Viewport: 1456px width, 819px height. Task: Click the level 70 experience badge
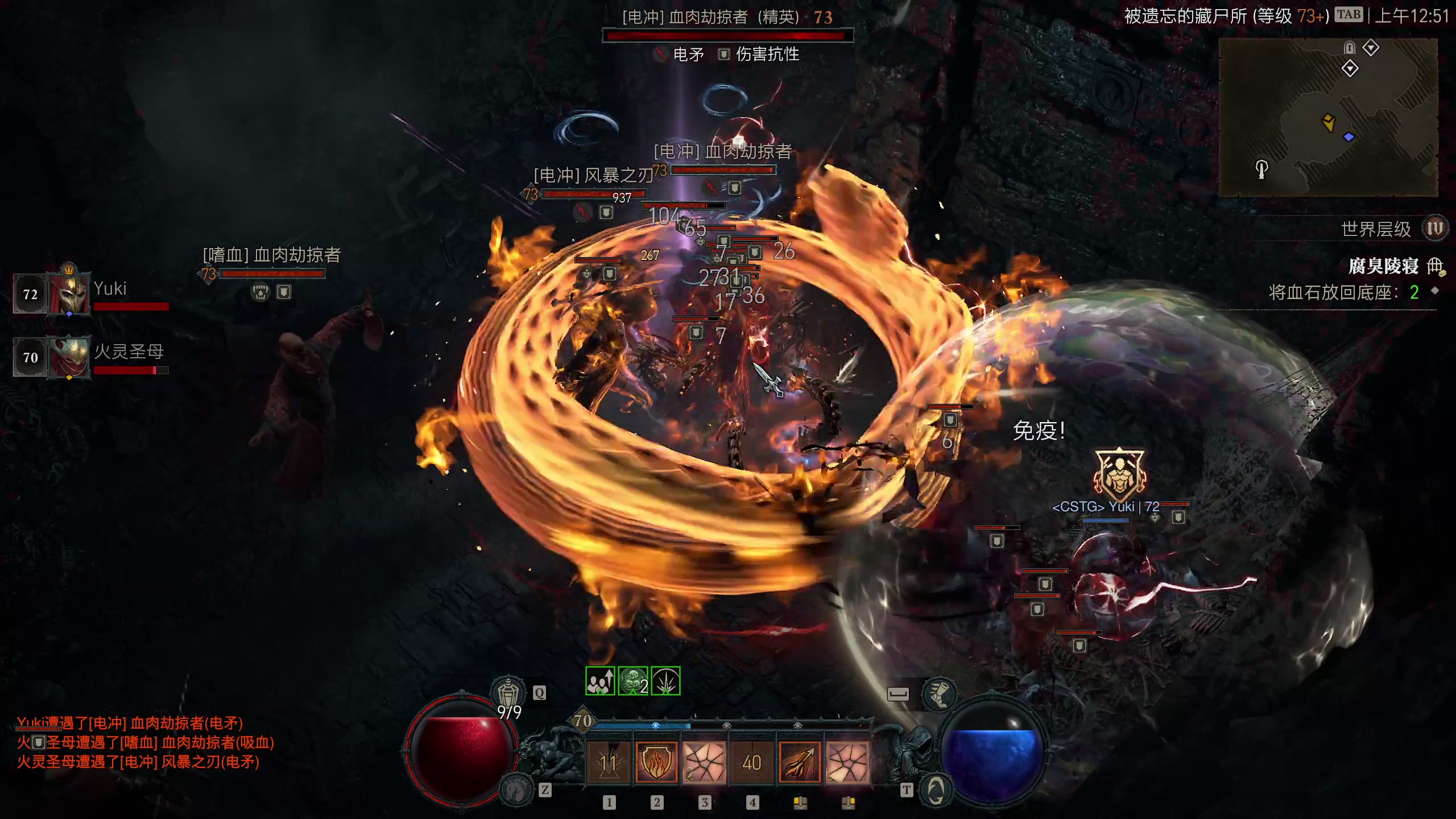point(582,721)
